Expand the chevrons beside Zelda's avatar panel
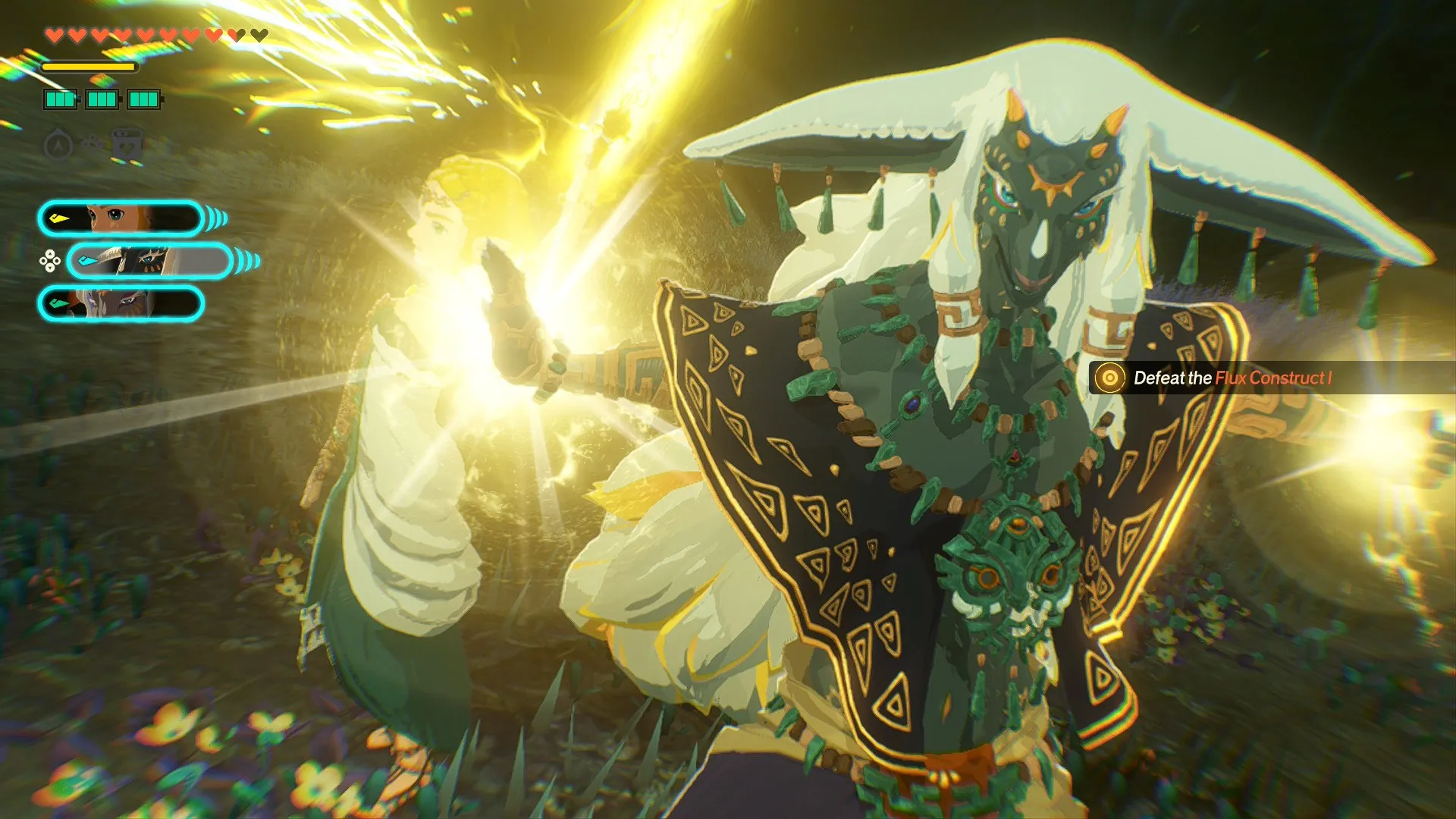The image size is (1456, 819). (x=216, y=218)
